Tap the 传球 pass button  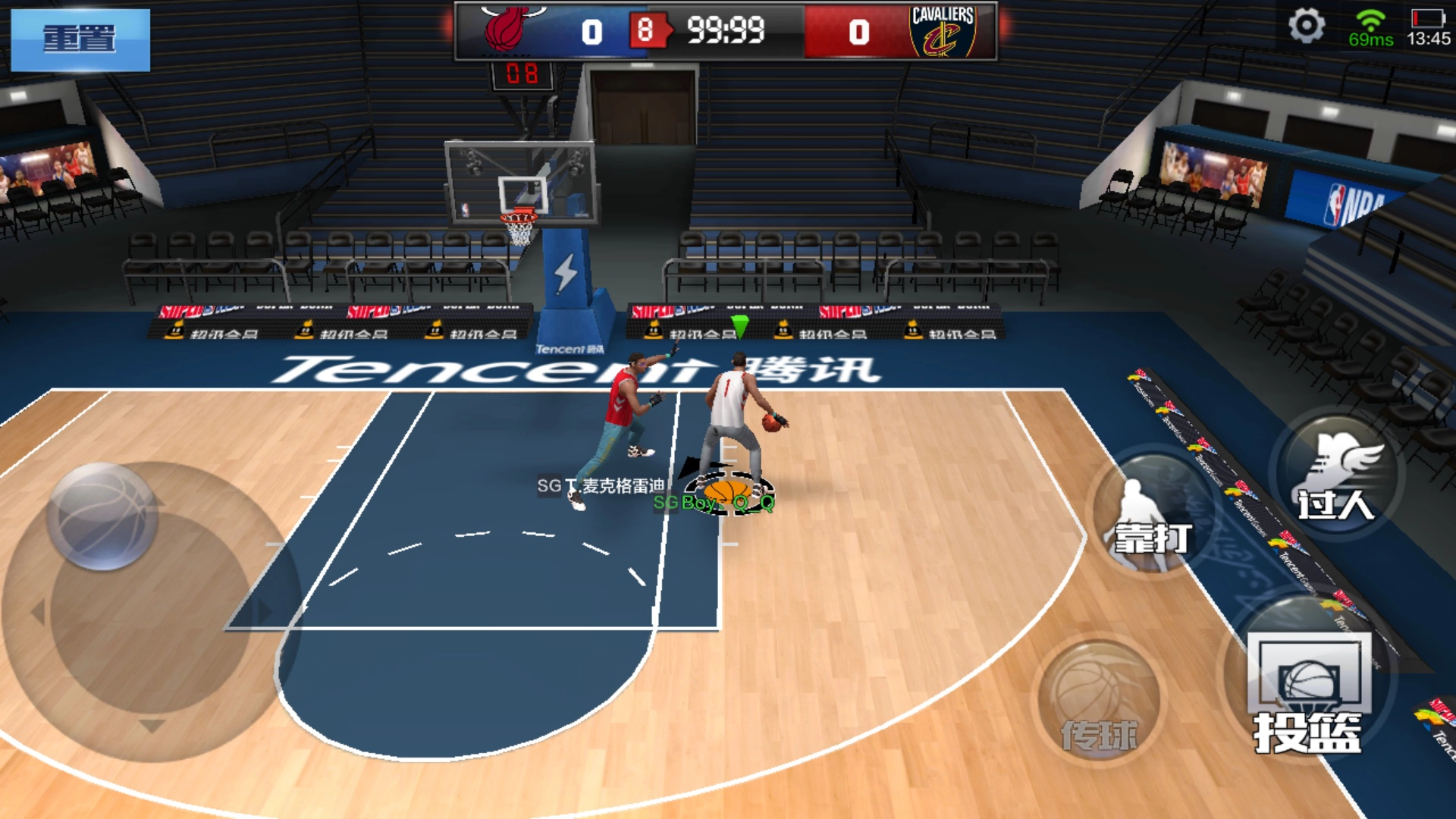1100,701
